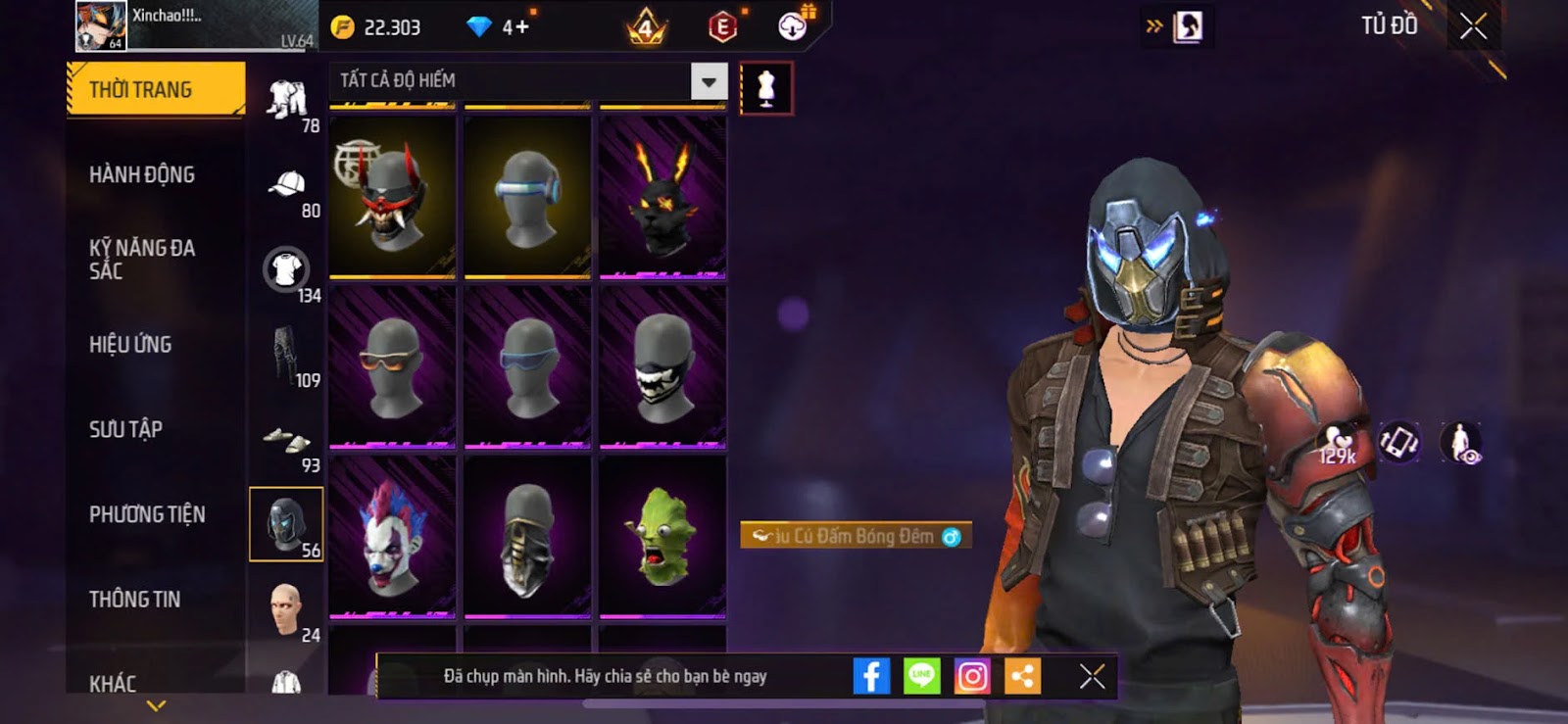Close the TỦ ĐỒ wardrobe screen

1473,26
